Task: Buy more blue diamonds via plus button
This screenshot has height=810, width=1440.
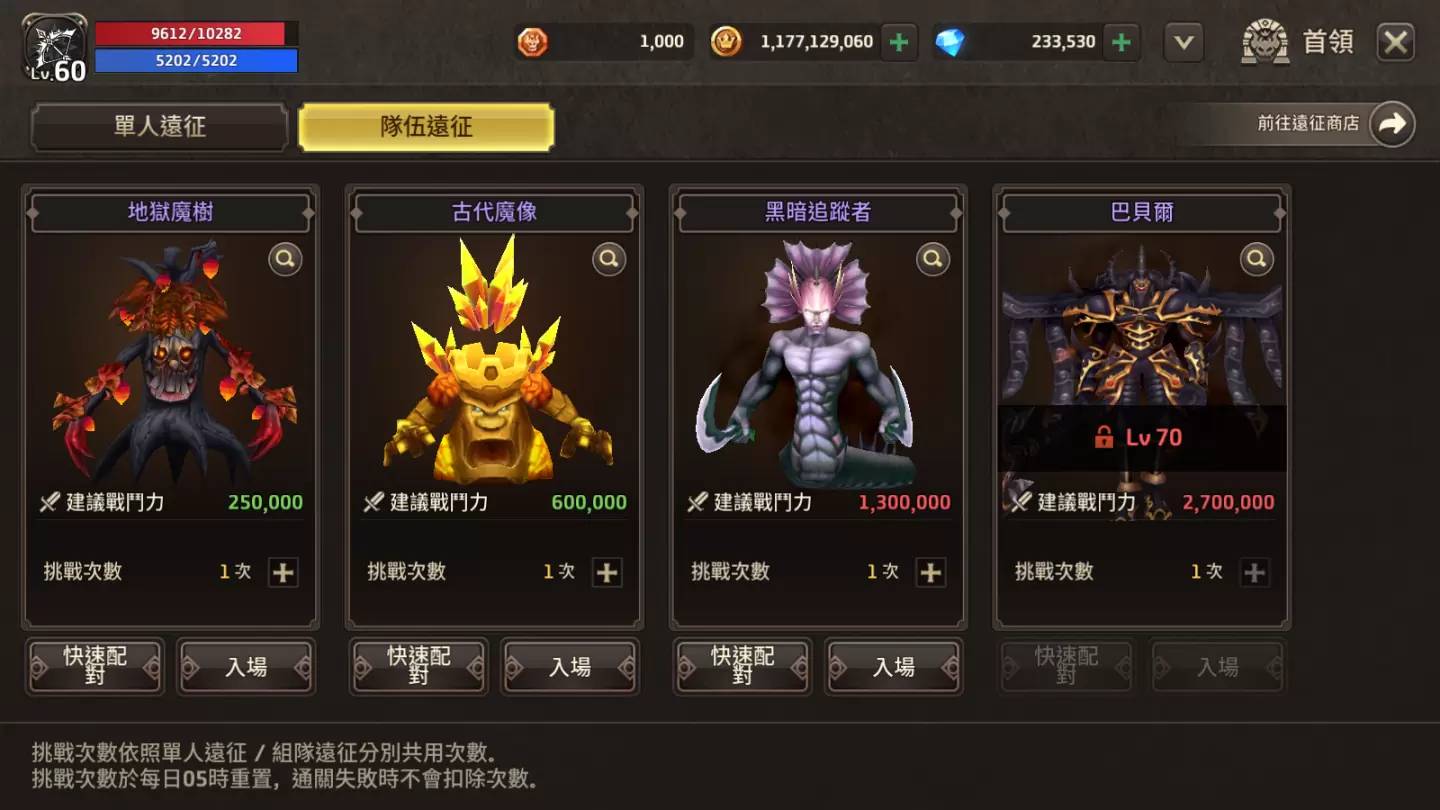Action: [1122, 42]
